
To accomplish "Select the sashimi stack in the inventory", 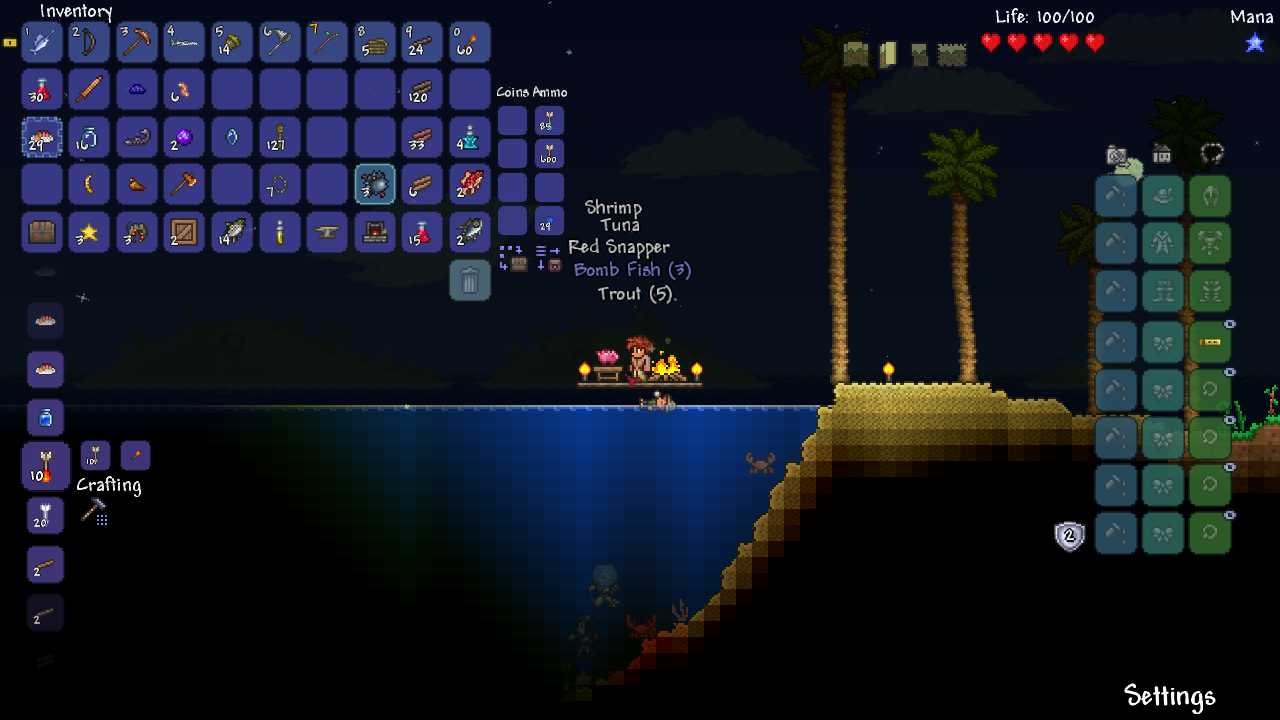I will coord(42,138).
